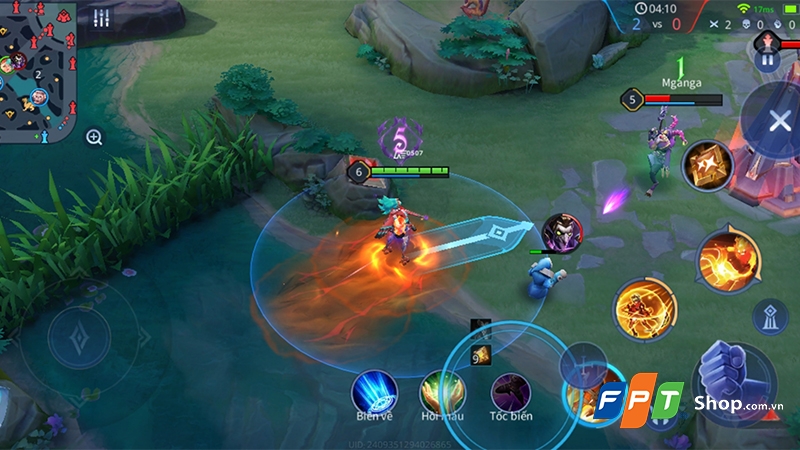Use the glowing orange warrior skill
Screen dimensions: 800x450
(644, 308)
